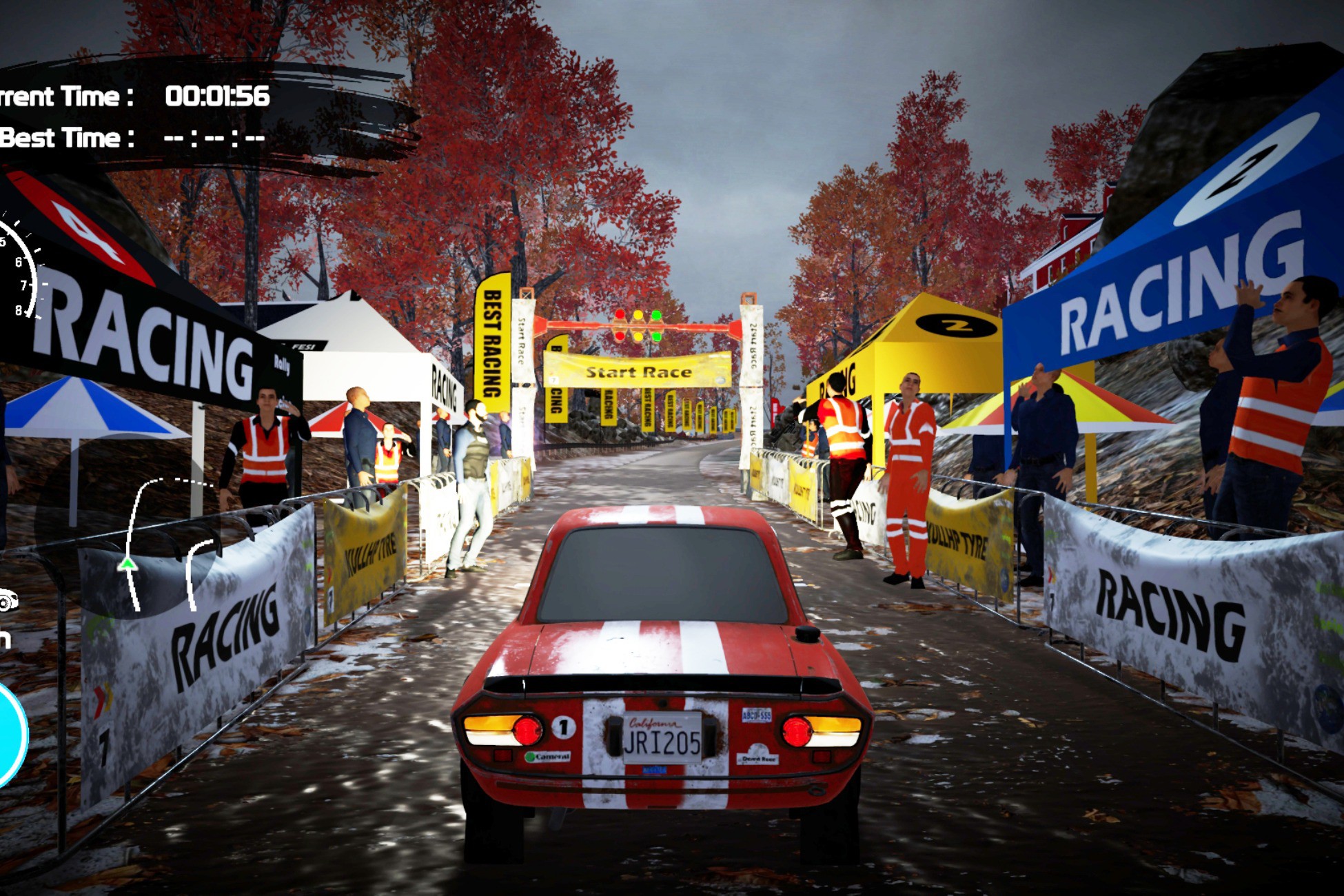Click the km/h speed readout
The width and height of the screenshot is (1344, 896).
point(7,640)
